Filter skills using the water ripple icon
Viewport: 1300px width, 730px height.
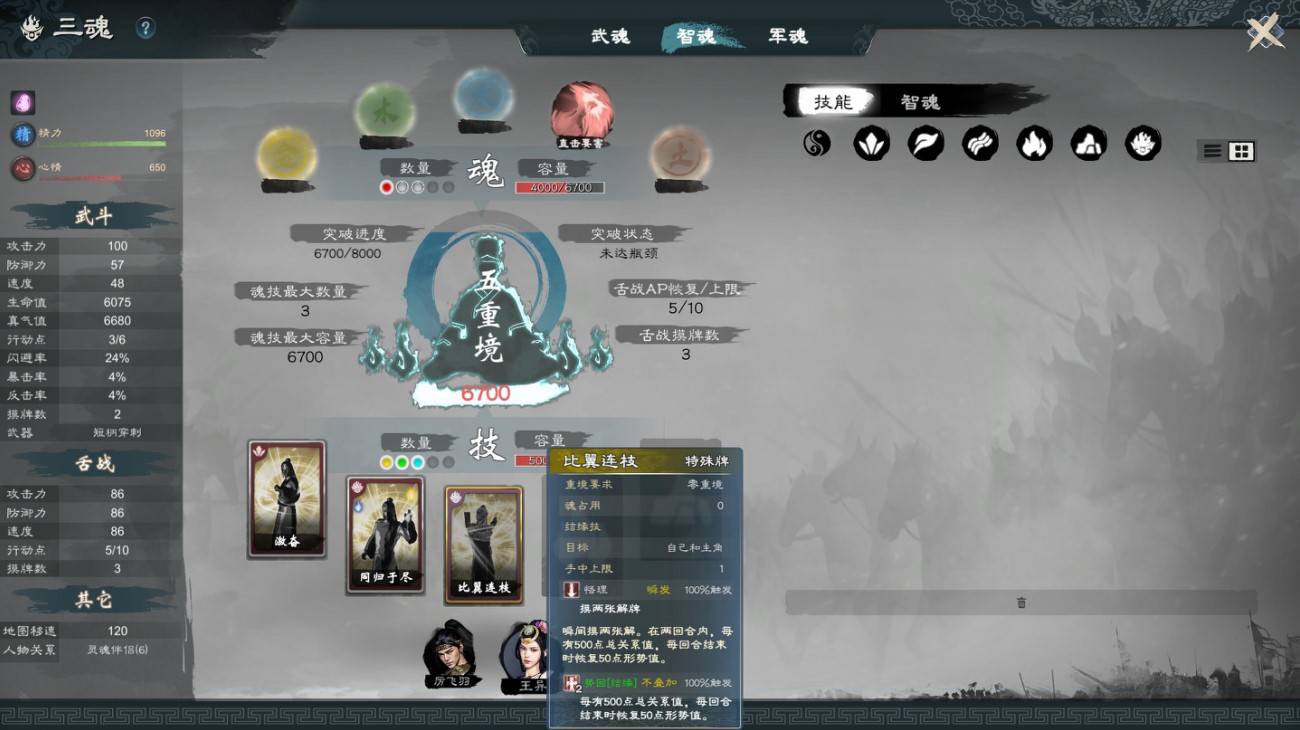[x=979, y=143]
